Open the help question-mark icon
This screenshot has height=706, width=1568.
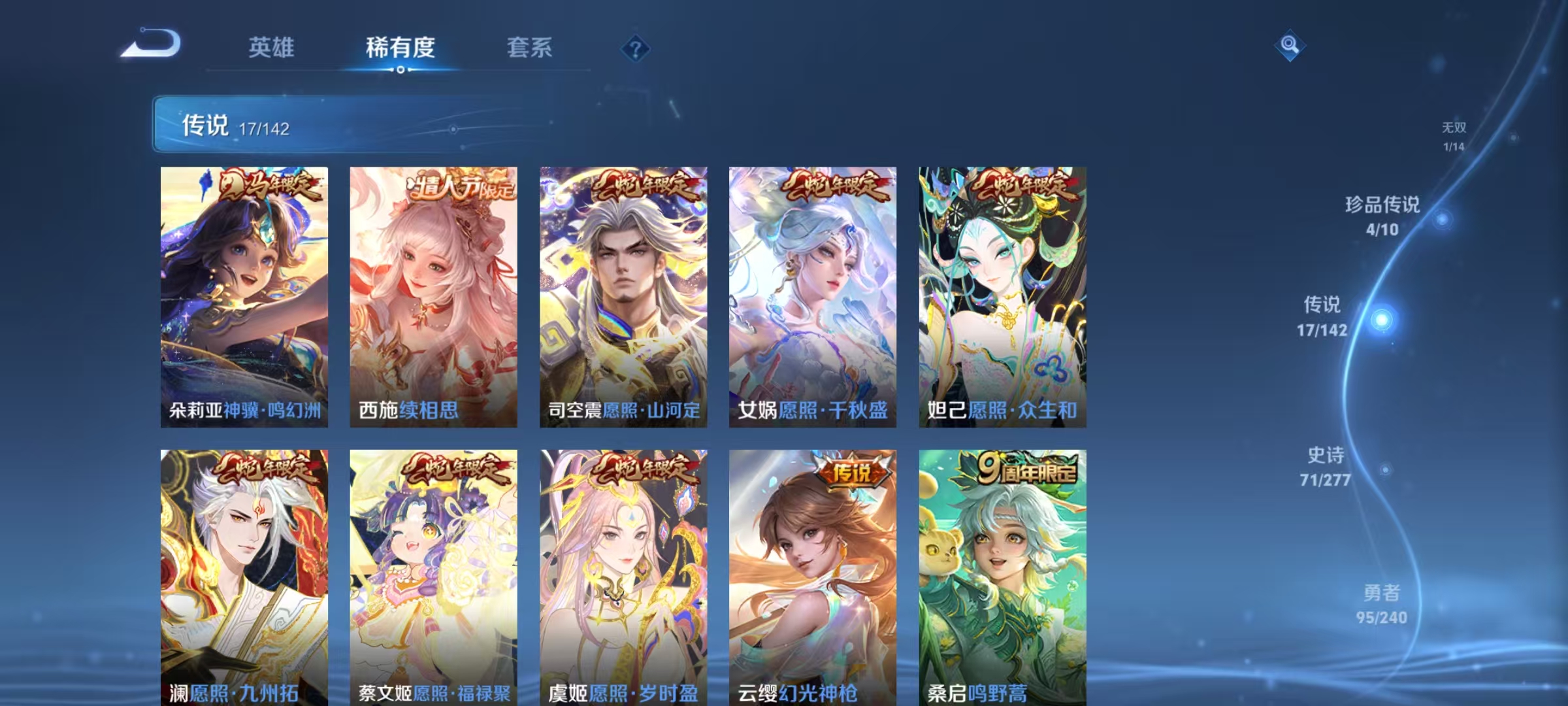636,49
